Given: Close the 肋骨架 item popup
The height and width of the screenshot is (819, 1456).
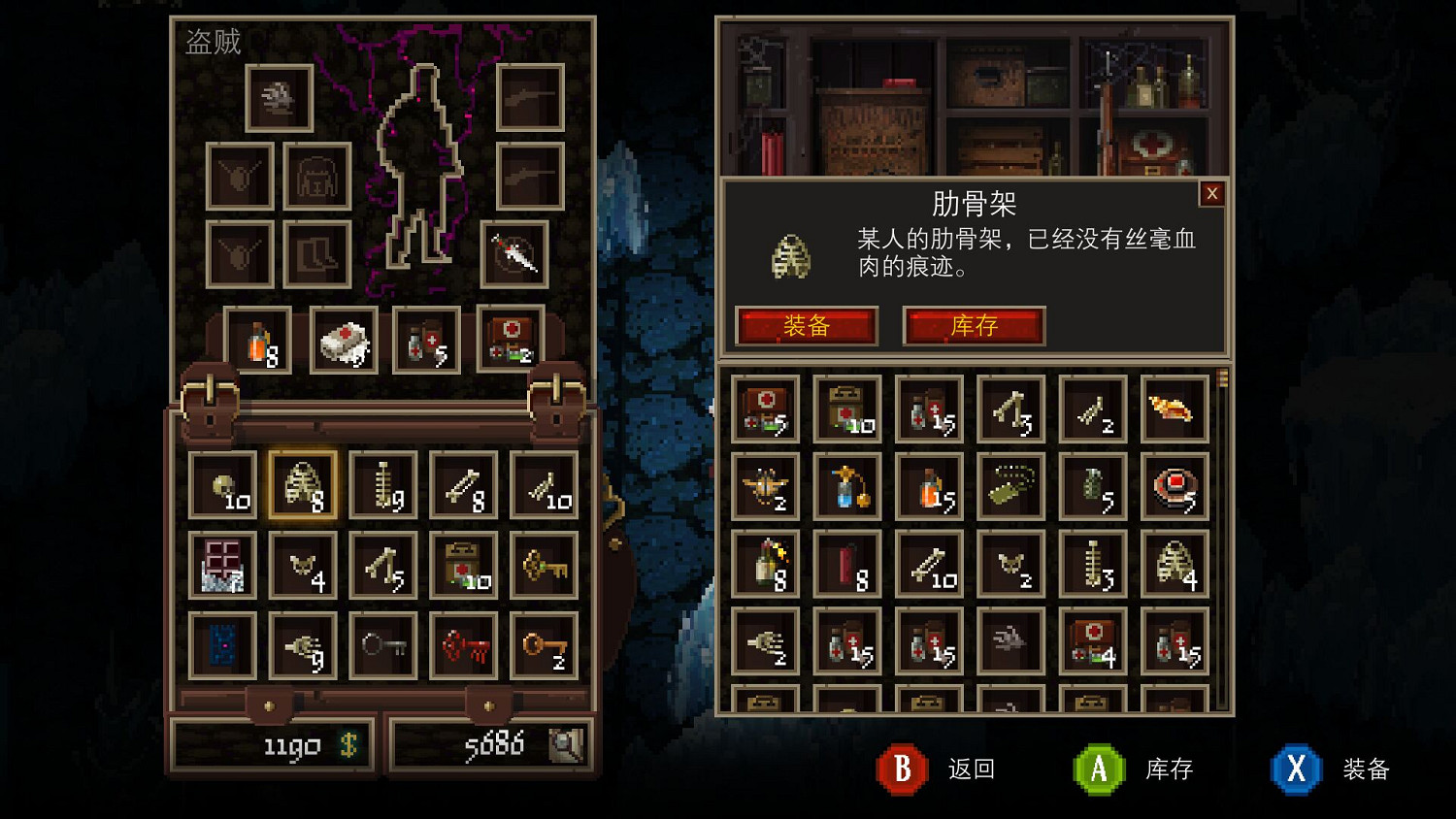Looking at the screenshot, I should [x=1211, y=194].
